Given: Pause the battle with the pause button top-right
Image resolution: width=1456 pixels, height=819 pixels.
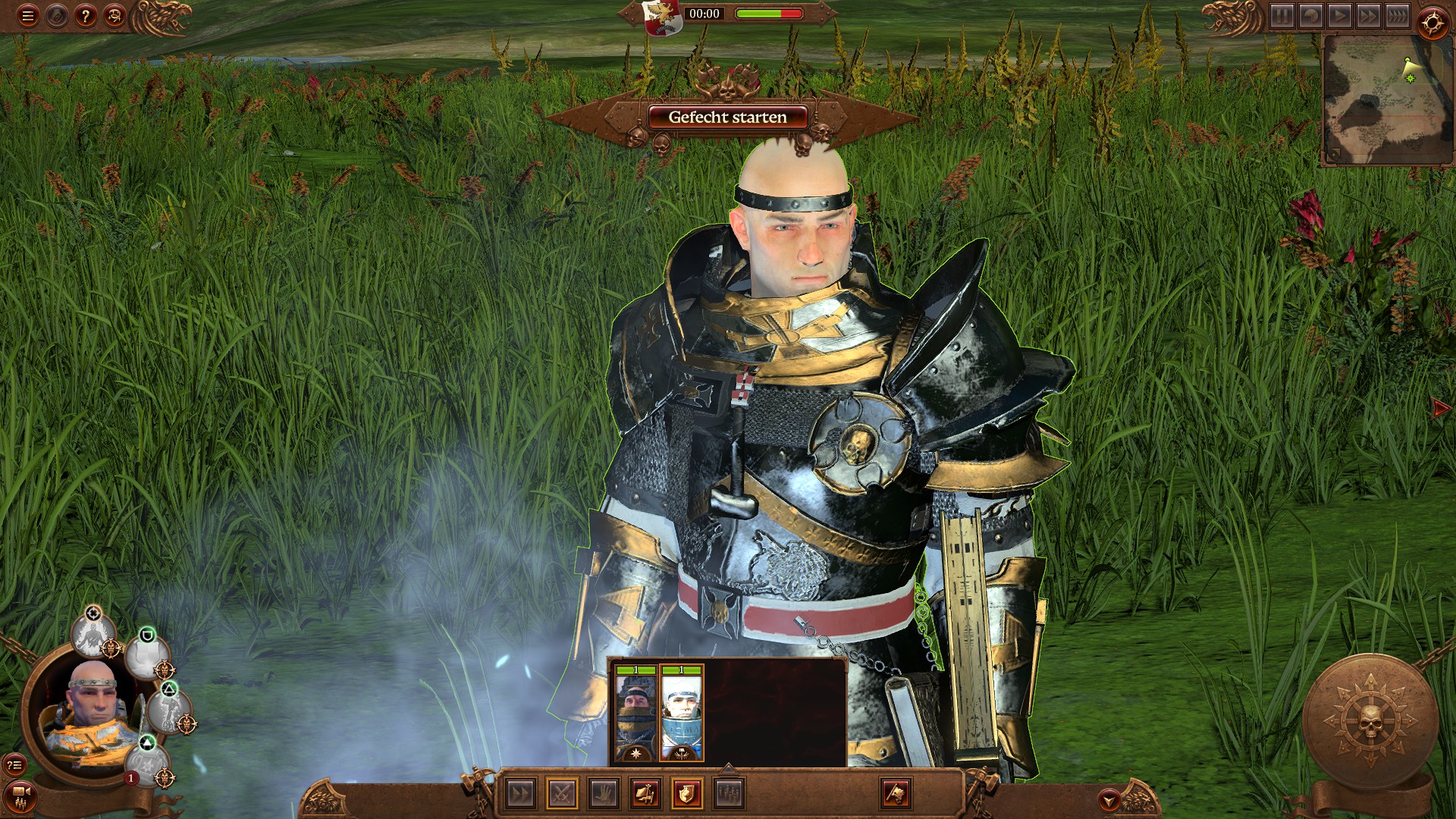Looking at the screenshot, I should pyautogui.click(x=1282, y=17).
